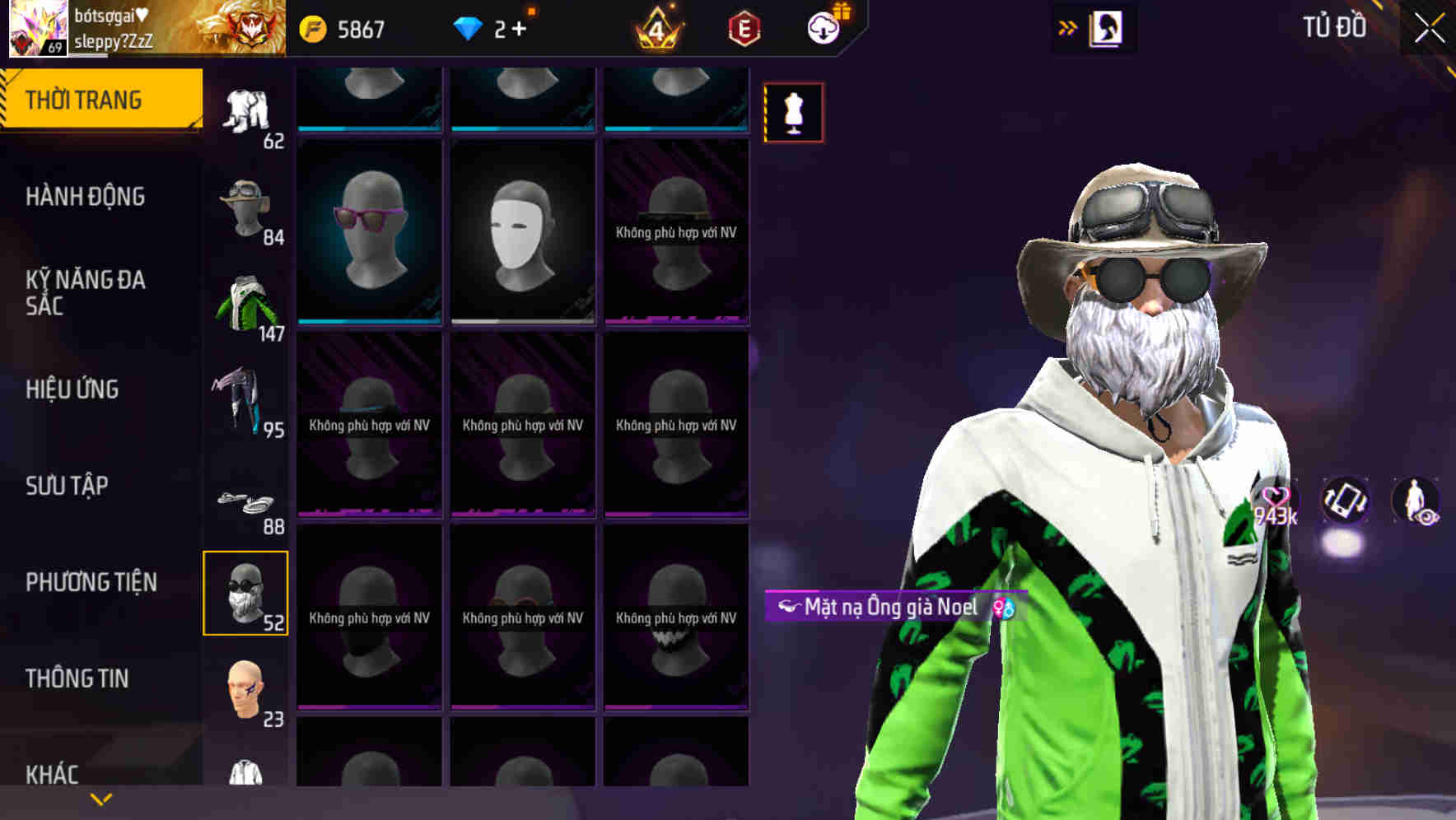Image resolution: width=1456 pixels, height=820 pixels.
Task: Switch to the HÀNH ĐỘNG tab
Action: pyautogui.click(x=86, y=198)
